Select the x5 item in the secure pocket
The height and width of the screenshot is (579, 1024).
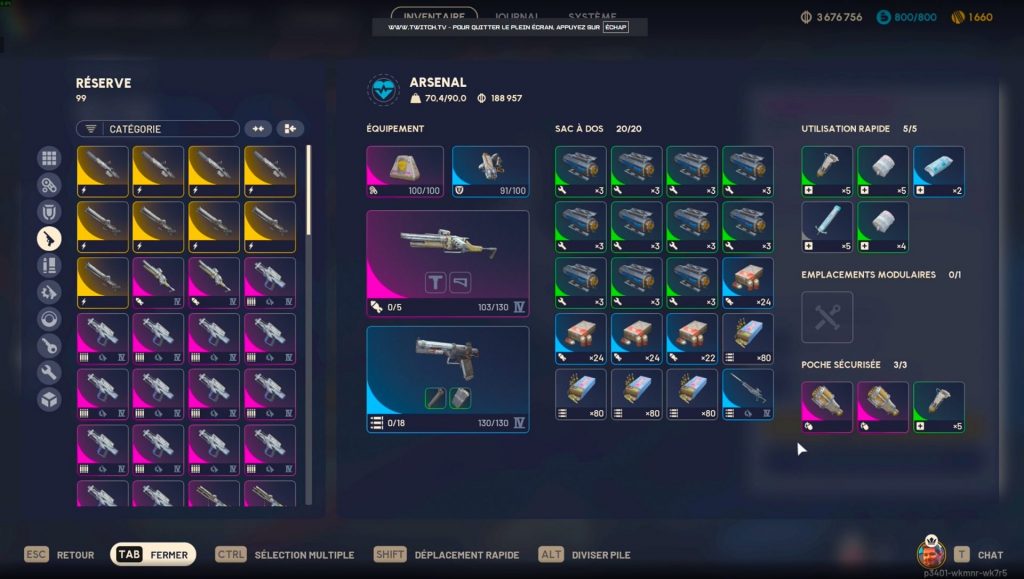(938, 407)
